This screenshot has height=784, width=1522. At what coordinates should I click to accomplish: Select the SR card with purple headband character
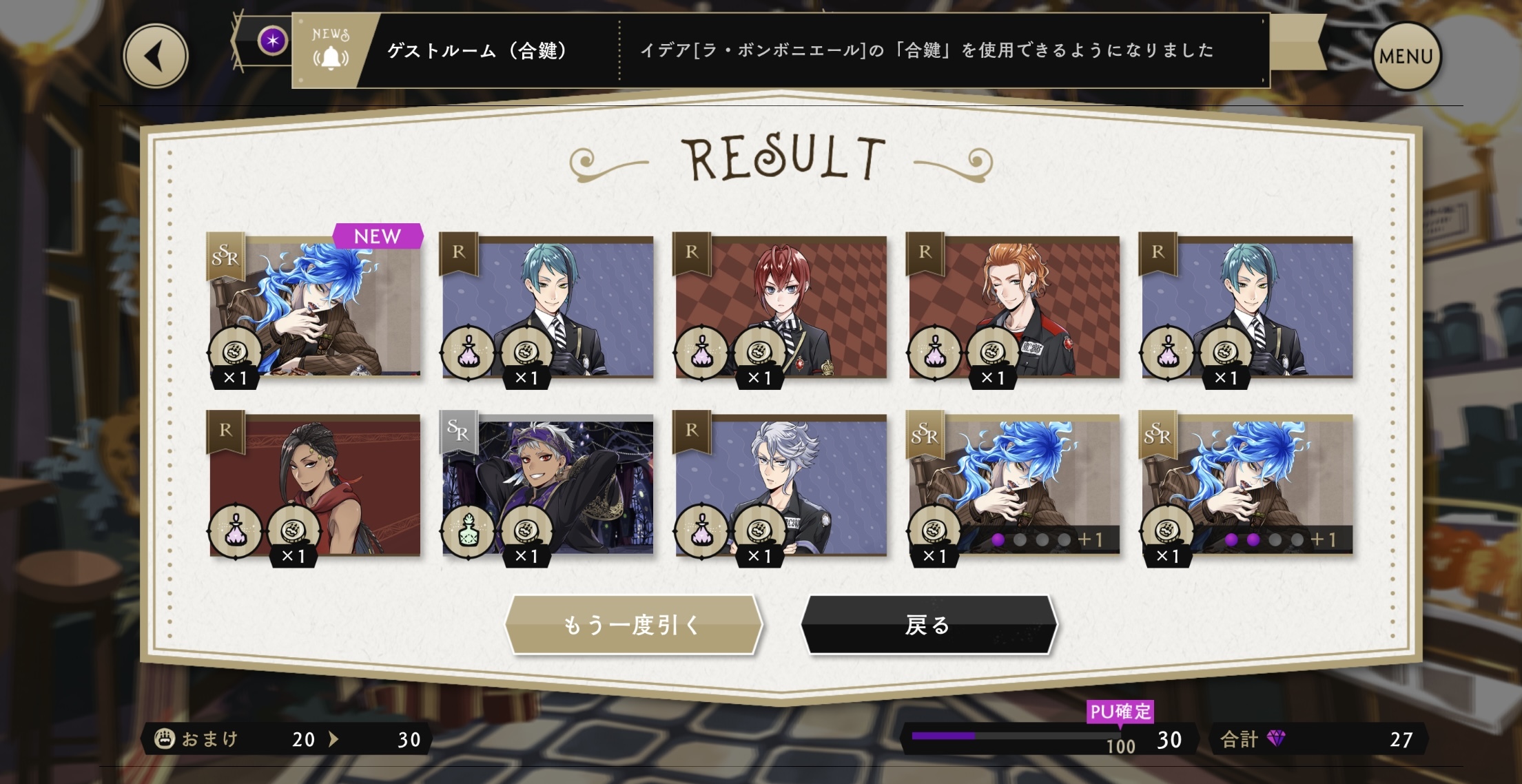coord(548,485)
